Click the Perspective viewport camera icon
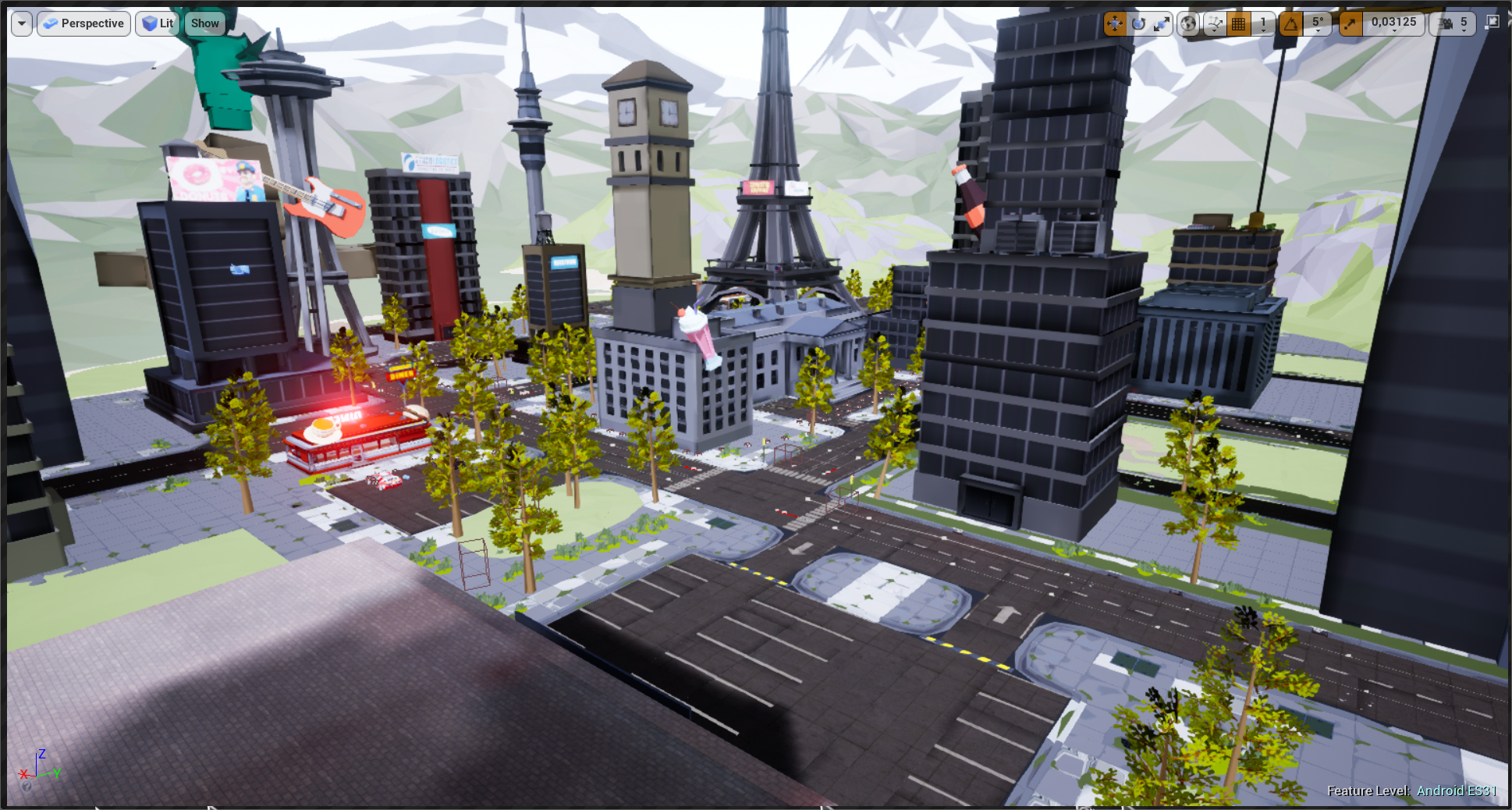 point(51,23)
